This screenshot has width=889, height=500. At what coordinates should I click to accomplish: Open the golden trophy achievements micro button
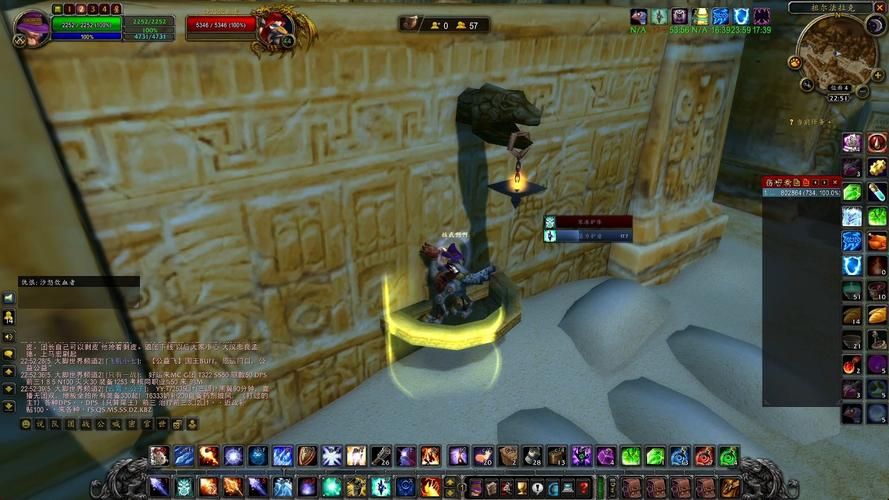point(521,488)
